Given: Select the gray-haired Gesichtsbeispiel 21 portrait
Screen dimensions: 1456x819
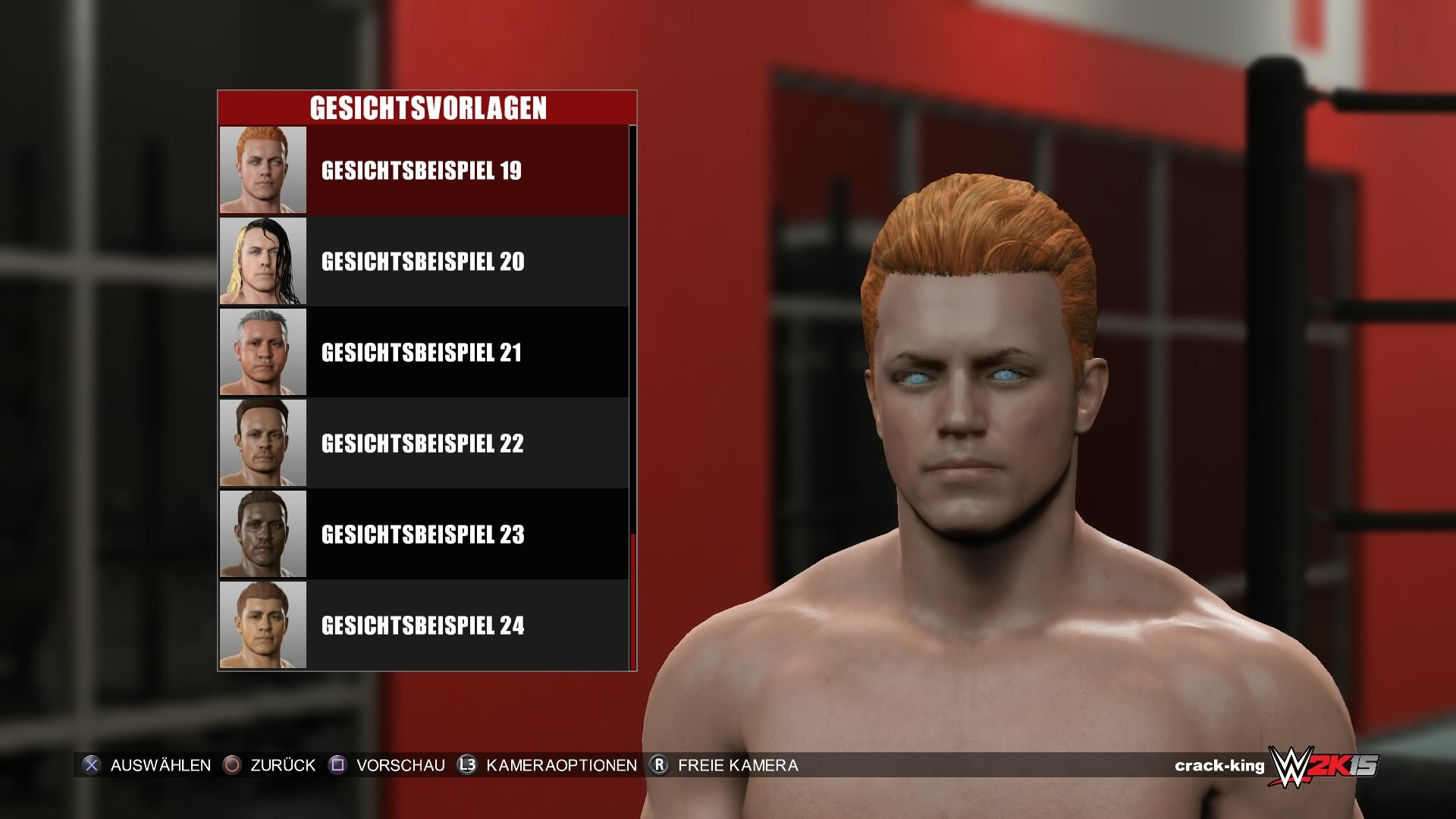Looking at the screenshot, I should coord(262,351).
